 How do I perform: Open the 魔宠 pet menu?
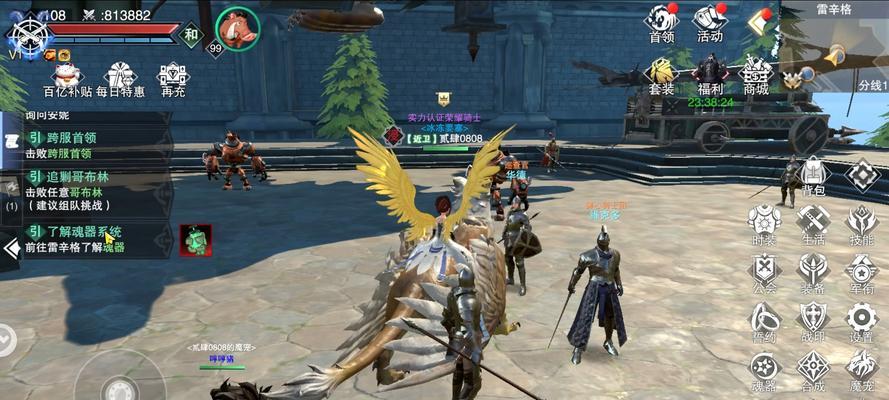[x=861, y=370]
